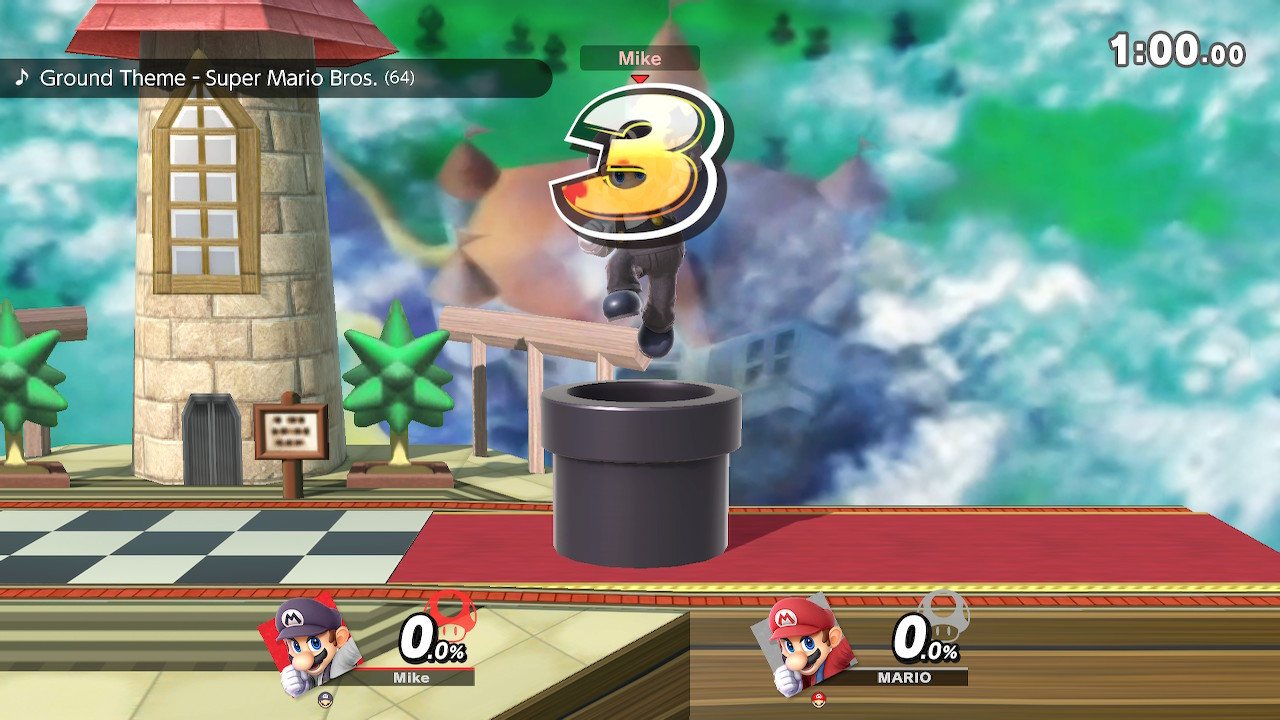Screen dimensions: 1280x720
Task: Select the MARIO label in the bottom HUD
Action: coord(903,677)
